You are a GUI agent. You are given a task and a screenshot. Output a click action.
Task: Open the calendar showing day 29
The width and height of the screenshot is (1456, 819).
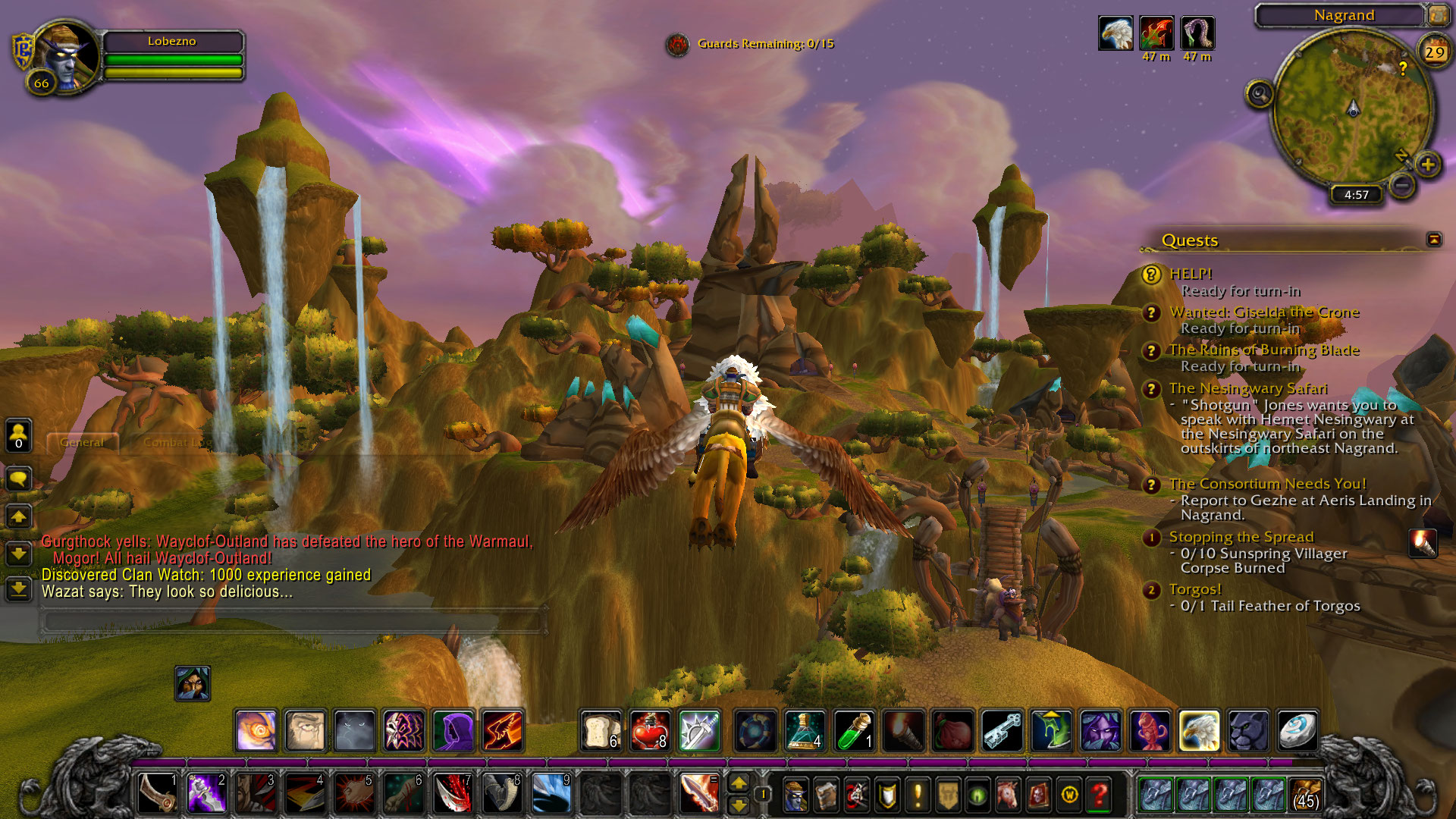pyautogui.click(x=1434, y=52)
